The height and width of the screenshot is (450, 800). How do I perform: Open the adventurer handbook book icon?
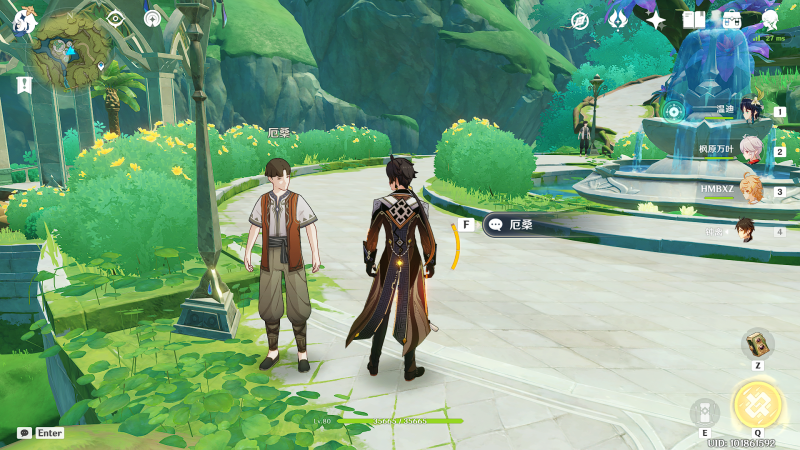point(694,20)
